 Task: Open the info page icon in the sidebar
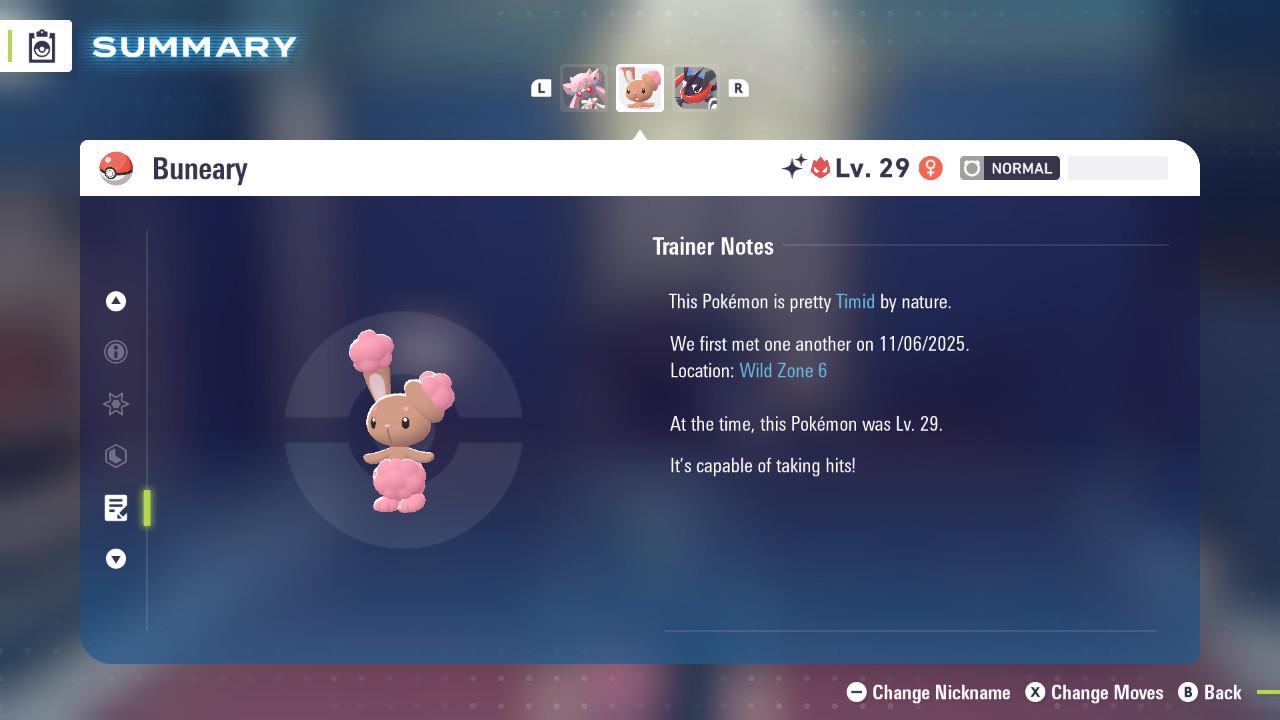(115, 353)
